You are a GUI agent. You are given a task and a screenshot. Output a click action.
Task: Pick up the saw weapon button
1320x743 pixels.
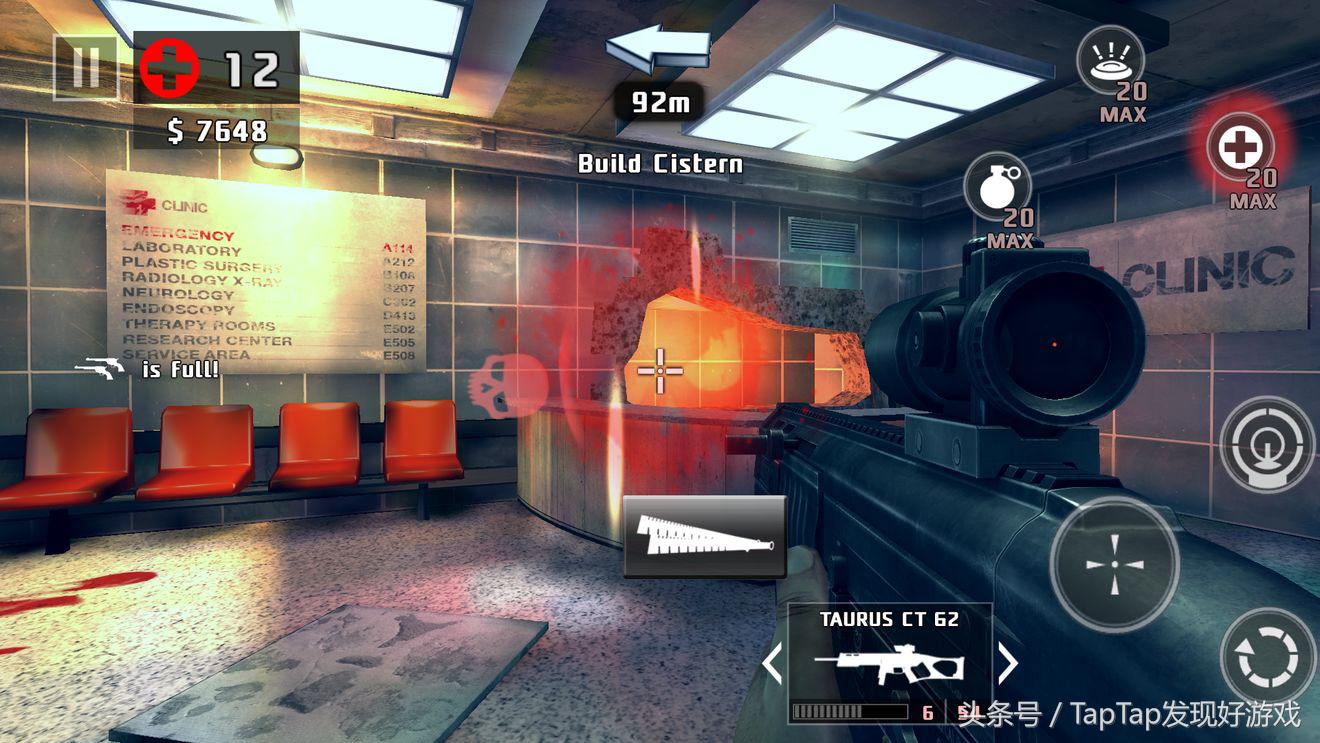(704, 537)
